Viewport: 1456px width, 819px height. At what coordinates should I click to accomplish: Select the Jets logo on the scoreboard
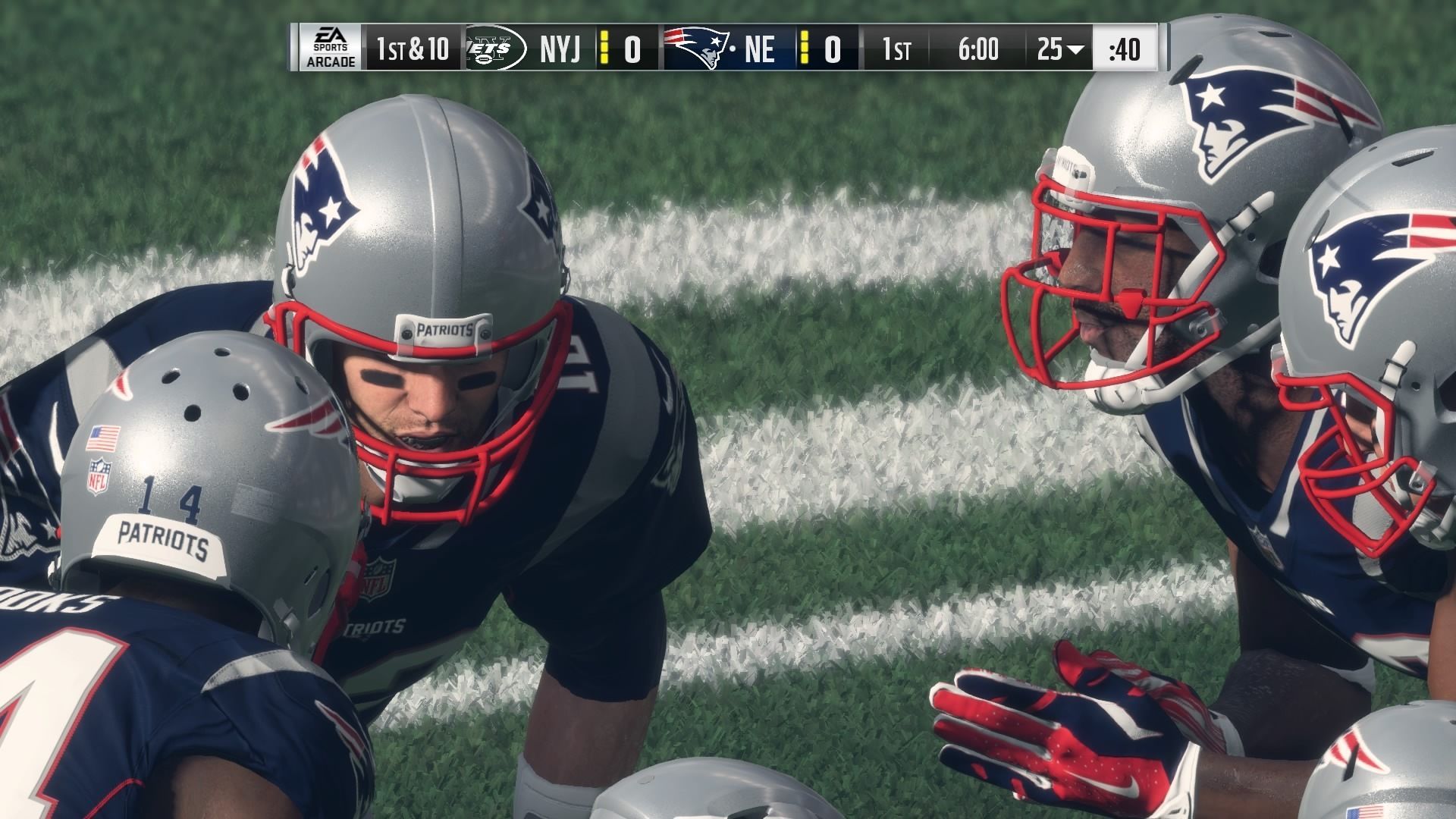(x=494, y=49)
